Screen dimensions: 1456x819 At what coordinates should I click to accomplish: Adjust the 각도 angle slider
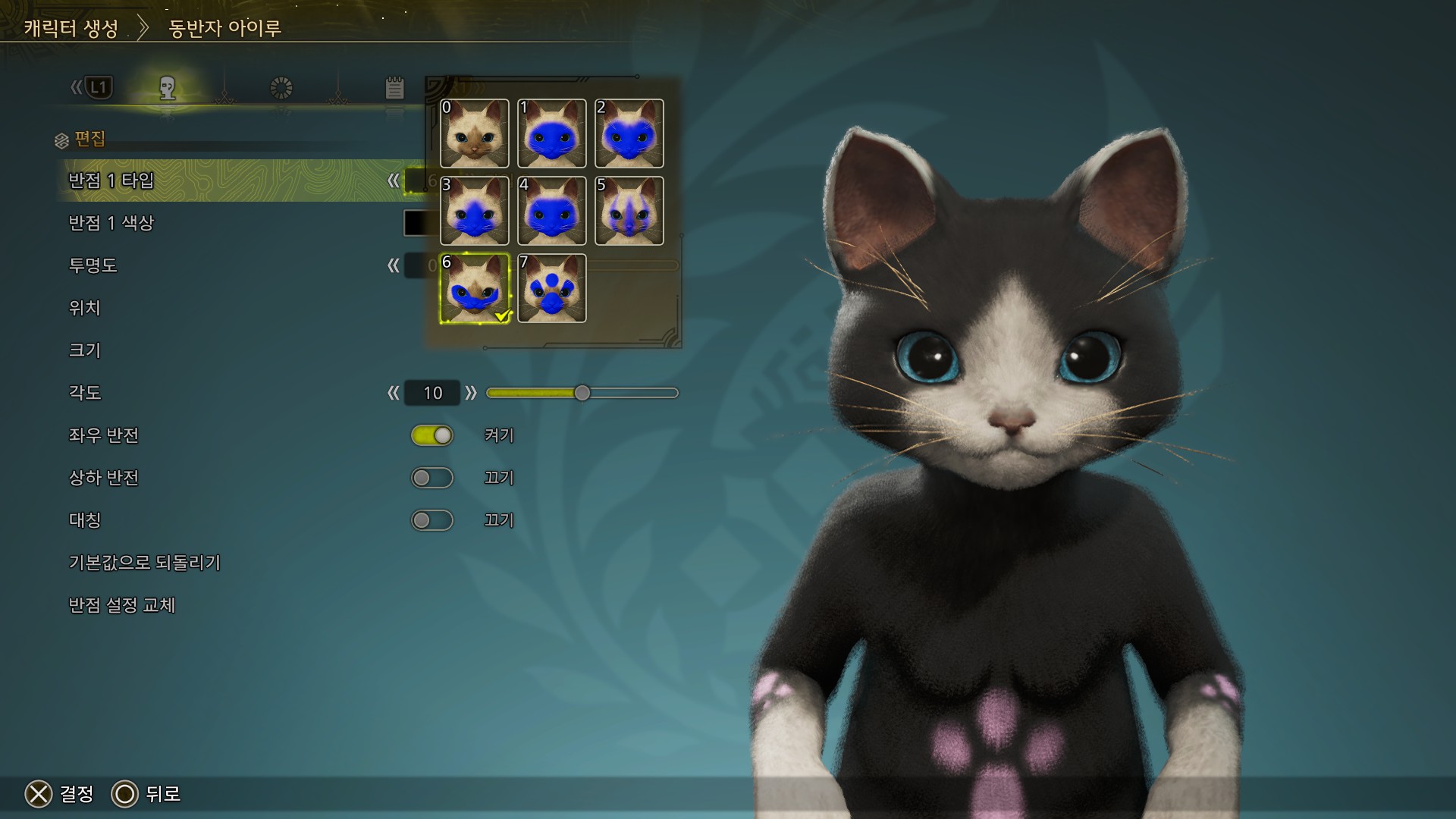pyautogui.click(x=582, y=393)
